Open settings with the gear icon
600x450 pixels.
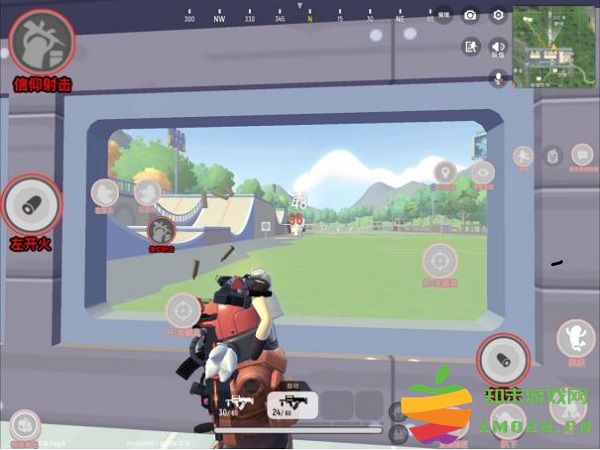point(498,15)
